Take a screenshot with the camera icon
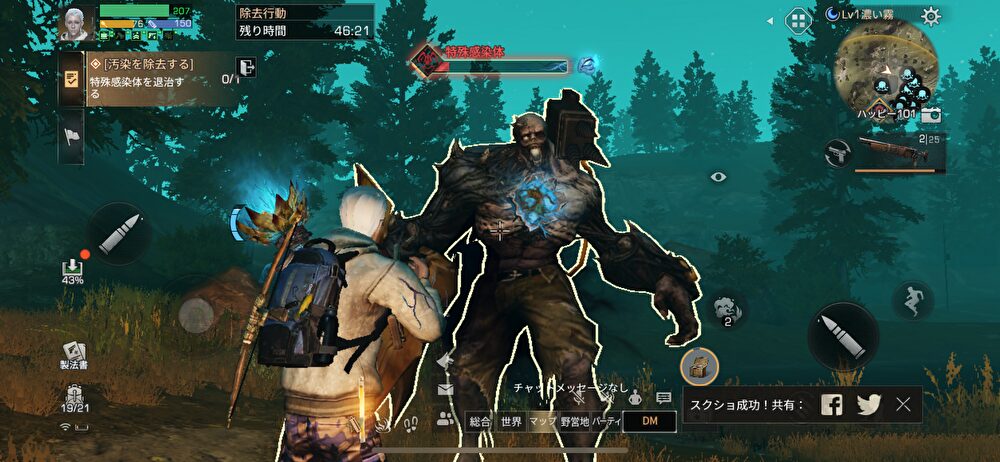This screenshot has width=1000, height=462. tap(932, 116)
